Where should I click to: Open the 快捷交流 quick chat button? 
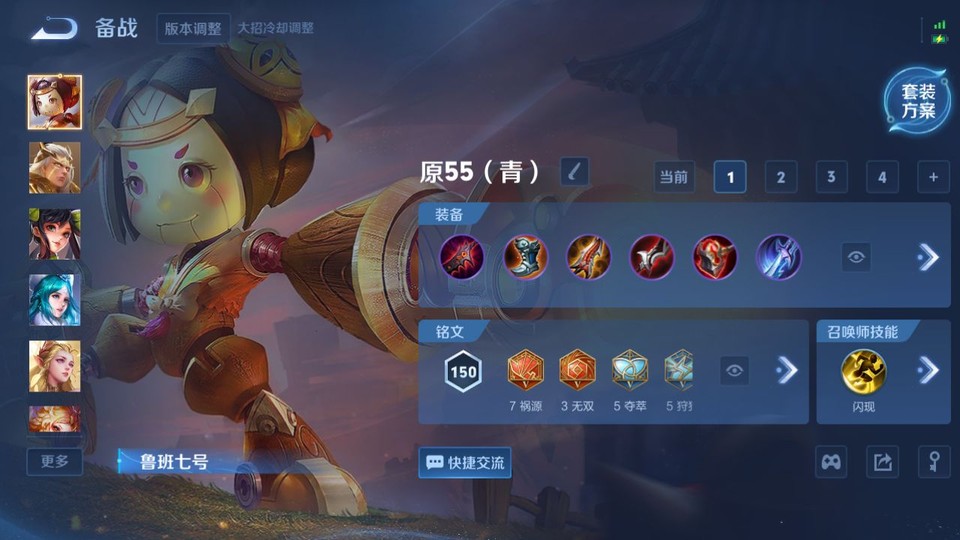click(x=465, y=462)
